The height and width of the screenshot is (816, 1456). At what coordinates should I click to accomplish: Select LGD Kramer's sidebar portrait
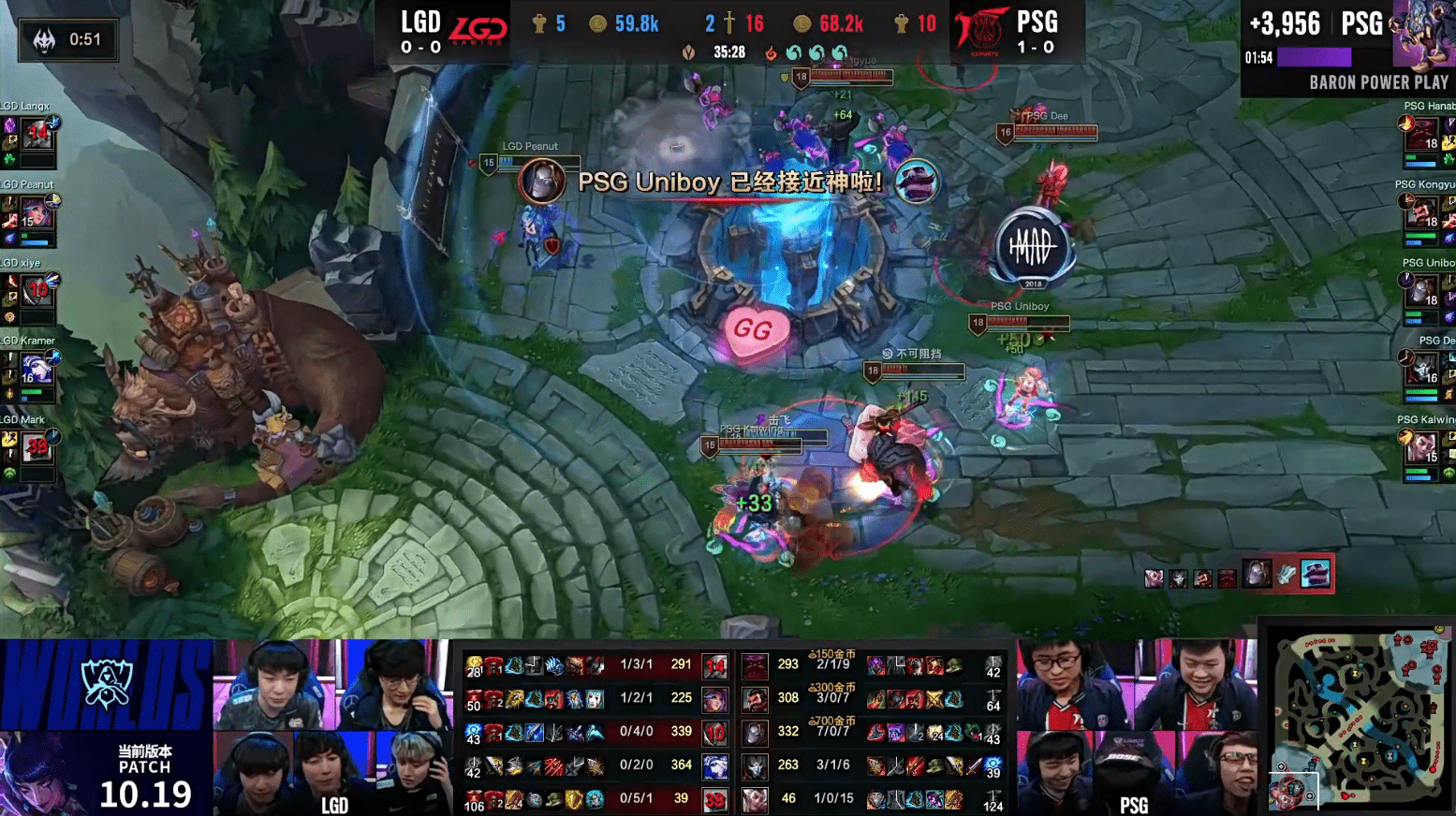click(x=36, y=370)
